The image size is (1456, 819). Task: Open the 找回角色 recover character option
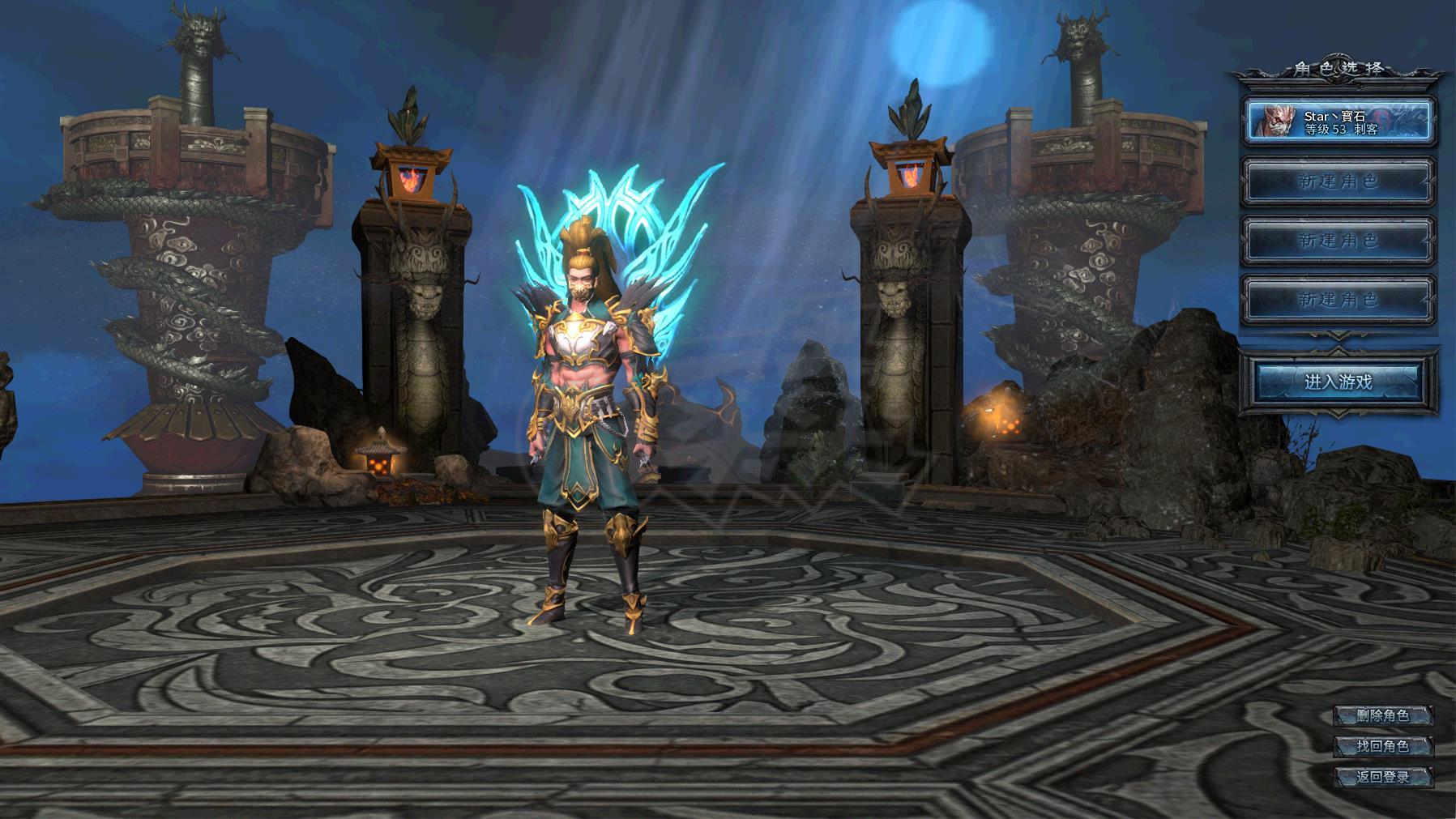(x=1383, y=746)
